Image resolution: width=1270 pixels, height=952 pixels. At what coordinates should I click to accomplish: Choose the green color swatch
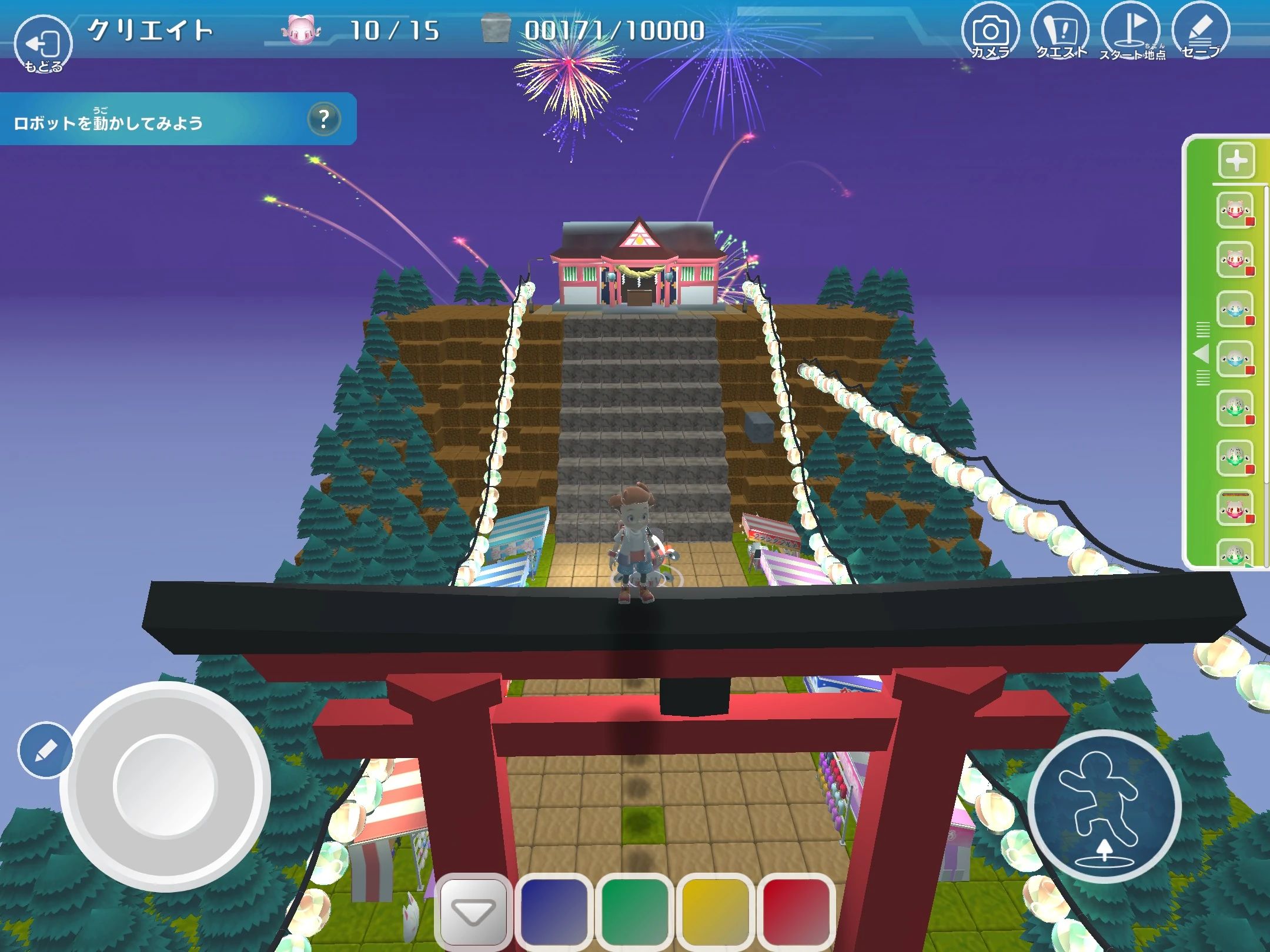pos(635,912)
